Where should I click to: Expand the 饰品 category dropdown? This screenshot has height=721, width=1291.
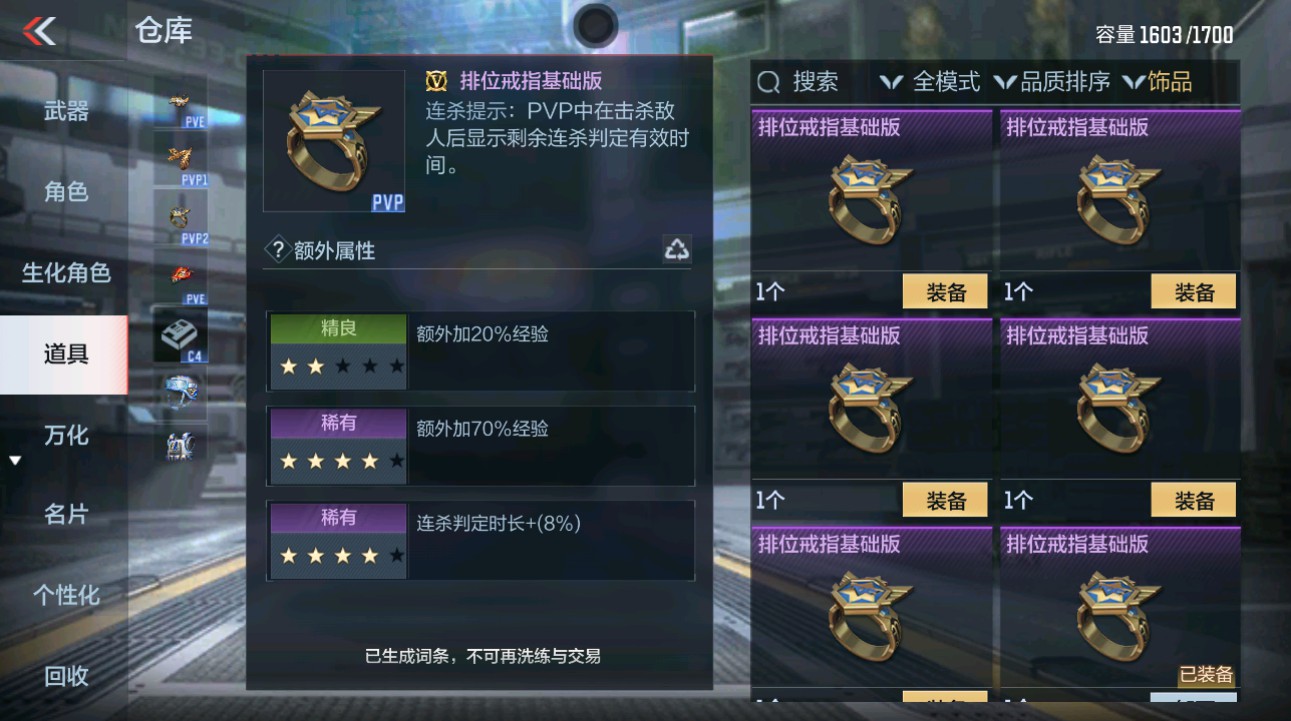coord(1167,82)
